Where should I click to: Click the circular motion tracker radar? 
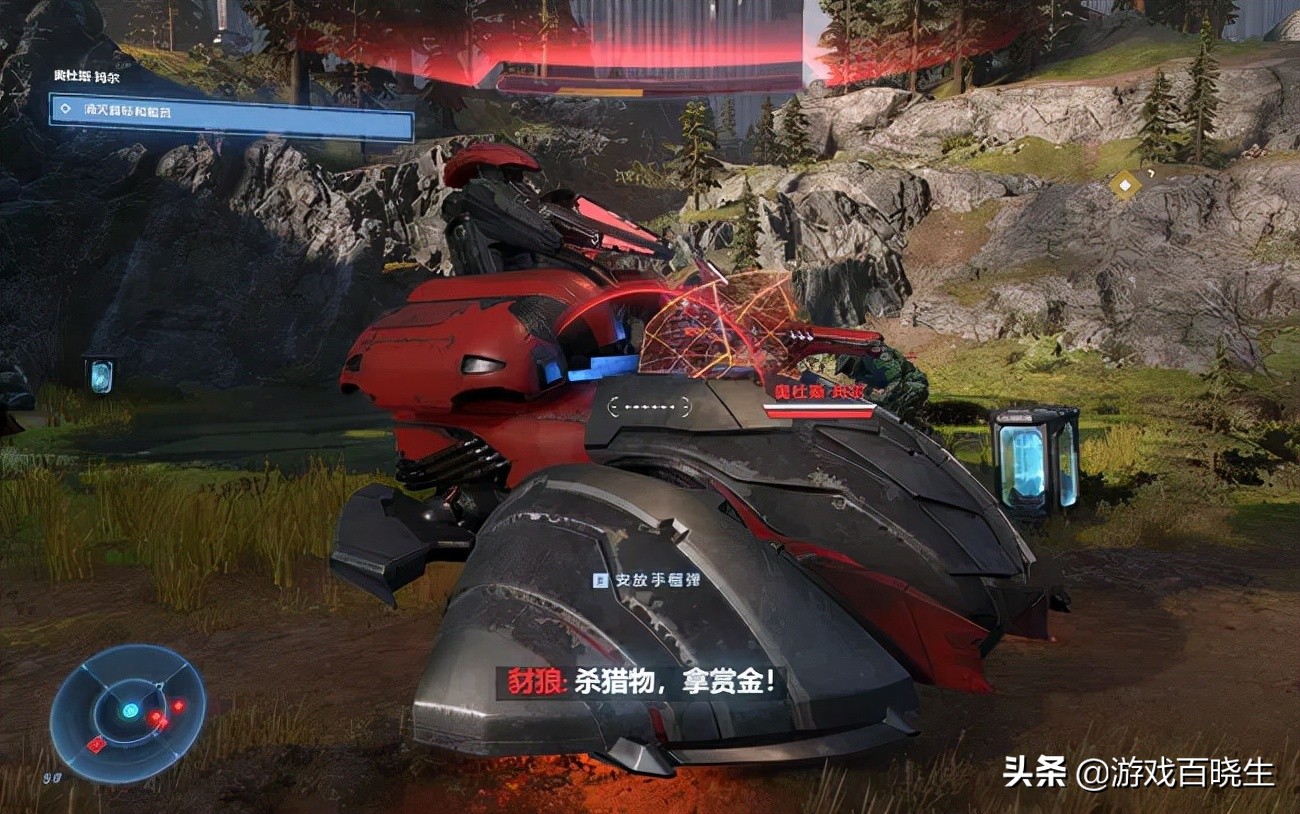tap(127, 712)
